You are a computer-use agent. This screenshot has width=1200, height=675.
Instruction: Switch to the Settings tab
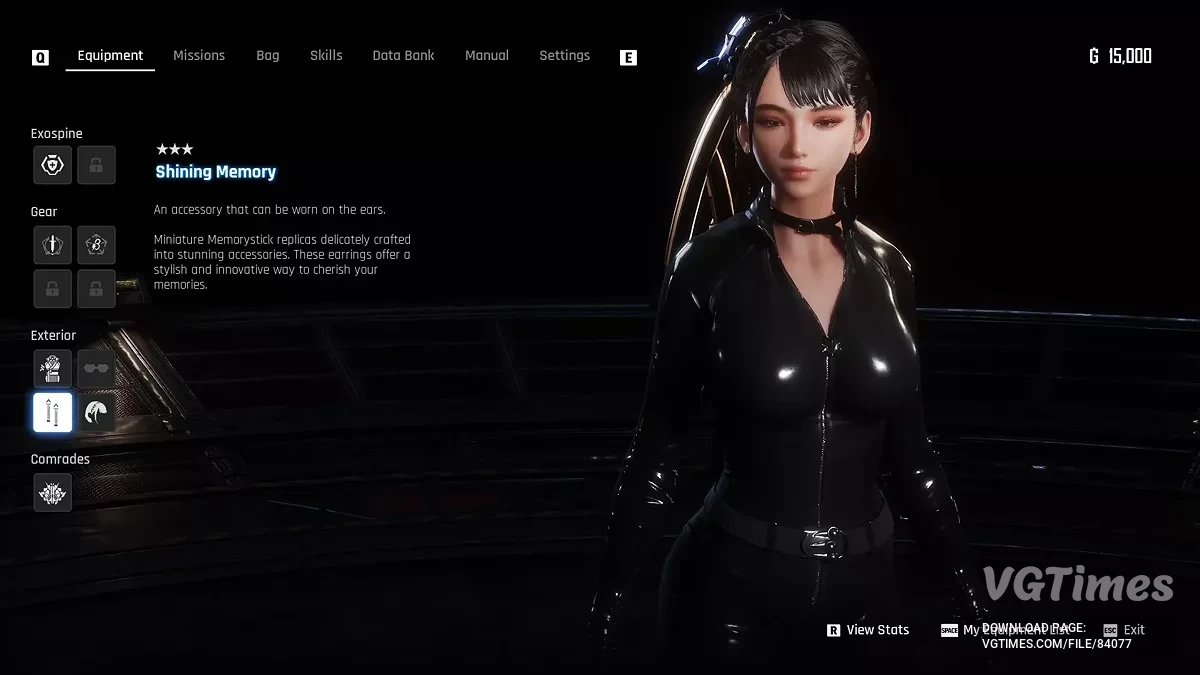click(564, 56)
